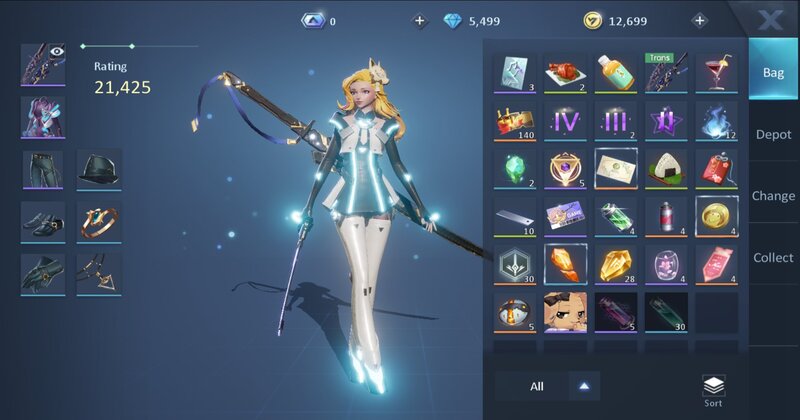Select the equipped gold bracelet slot
This screenshot has height=420, width=800.
99,221
